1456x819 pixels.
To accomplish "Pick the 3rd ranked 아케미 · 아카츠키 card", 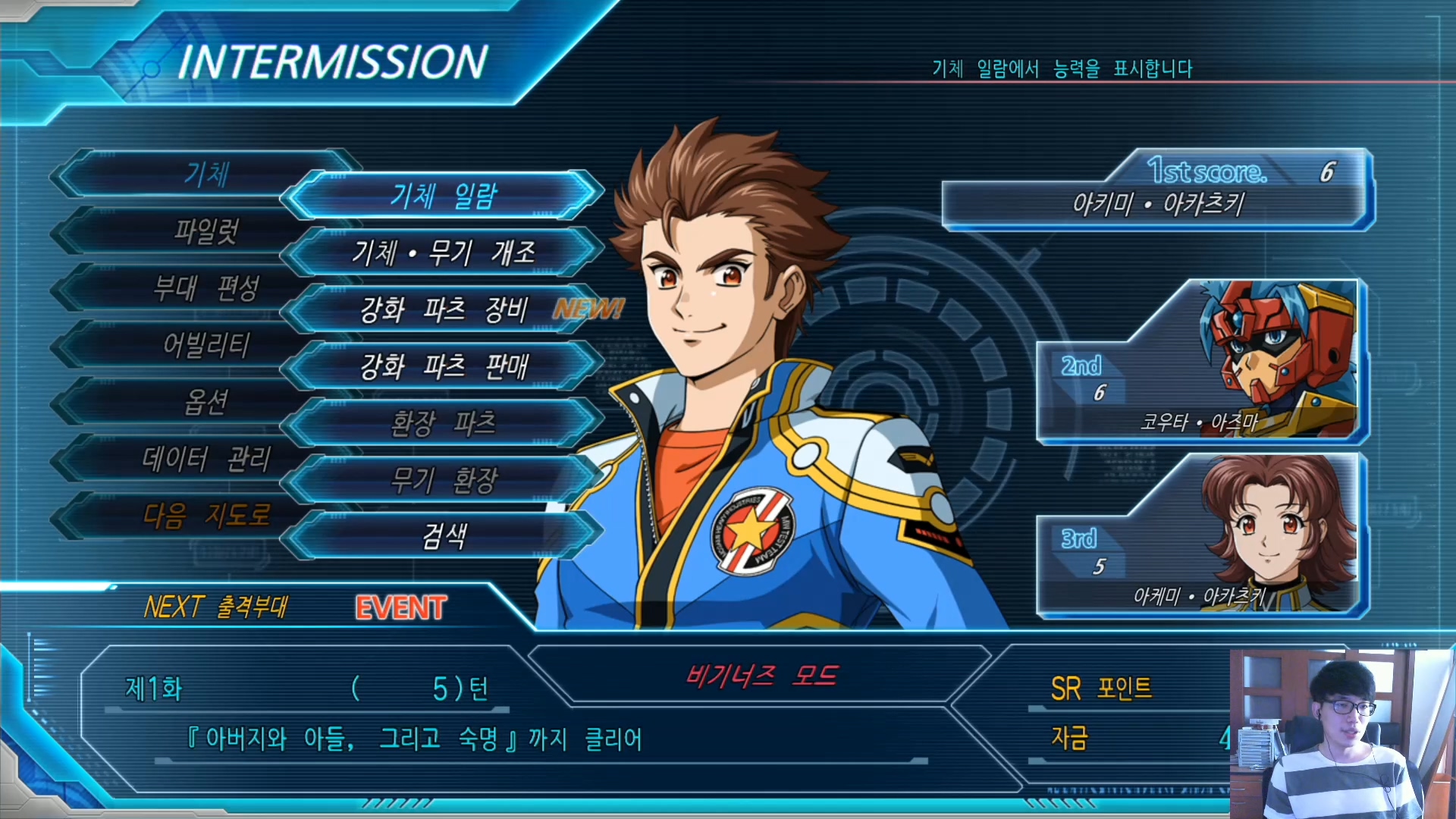I will (x=1202, y=537).
